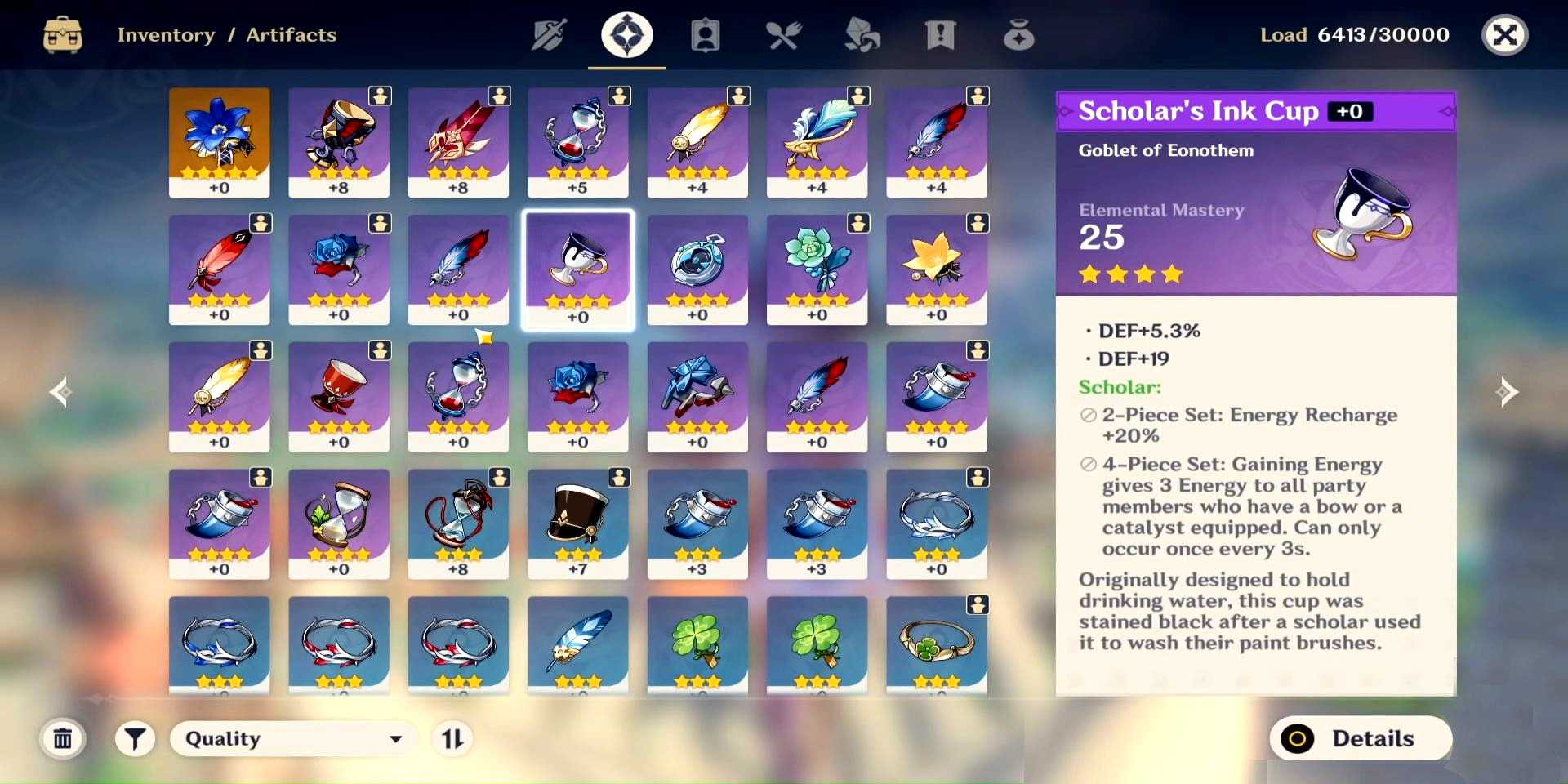This screenshot has width=1568, height=784.
Task: Choose the pocket watch artifact
Action: [697, 269]
